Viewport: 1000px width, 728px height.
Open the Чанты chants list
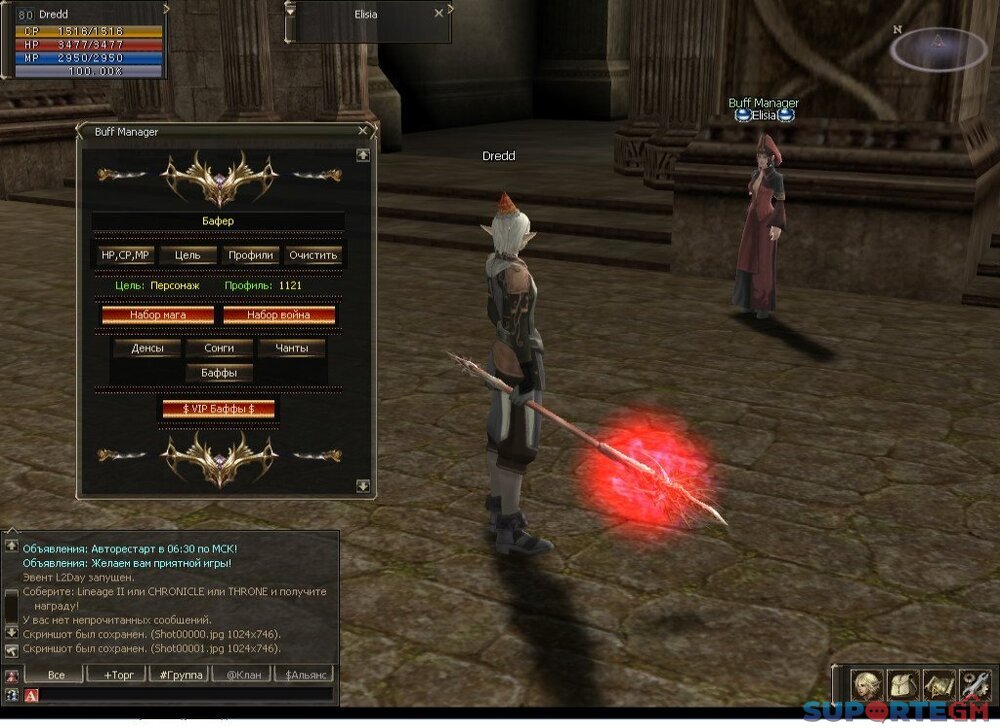pos(291,348)
